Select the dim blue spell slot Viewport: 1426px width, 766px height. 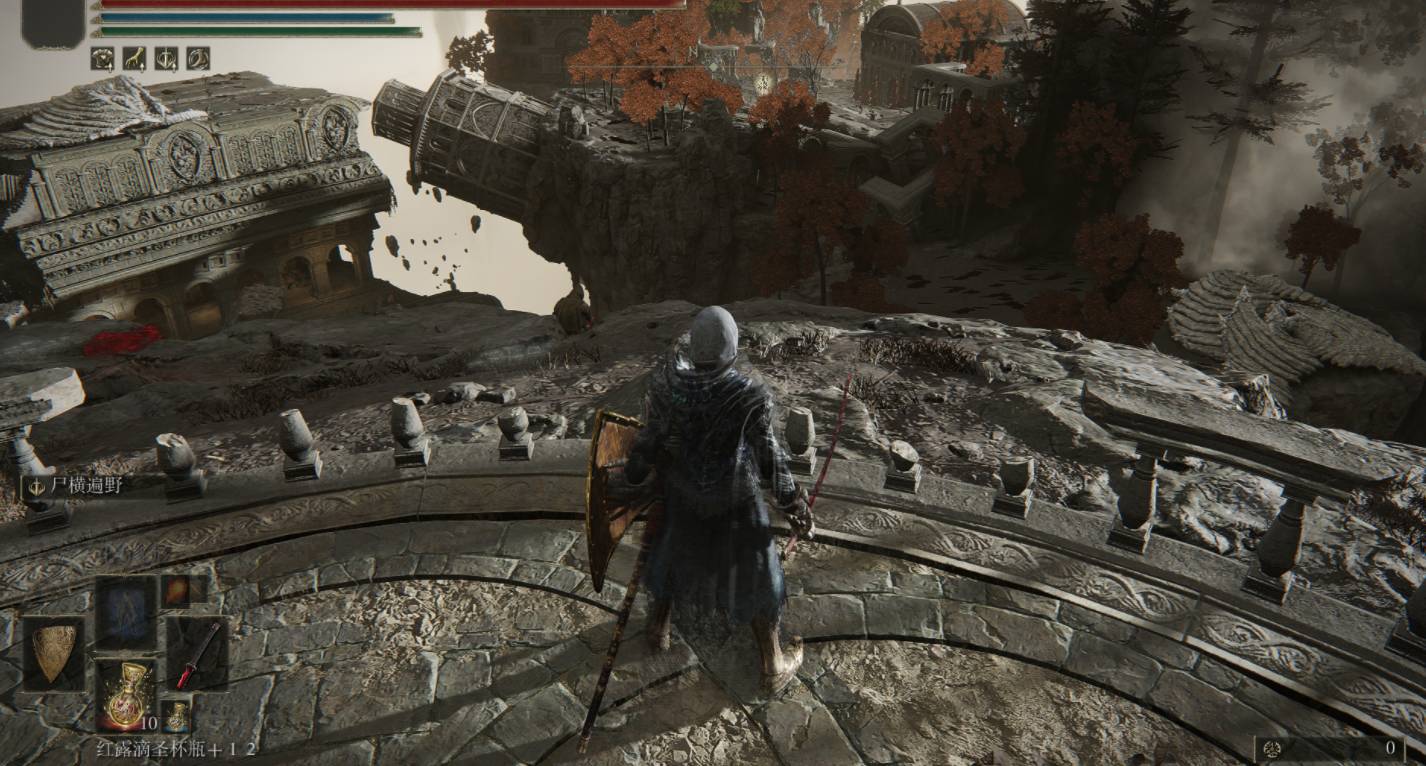click(x=126, y=612)
